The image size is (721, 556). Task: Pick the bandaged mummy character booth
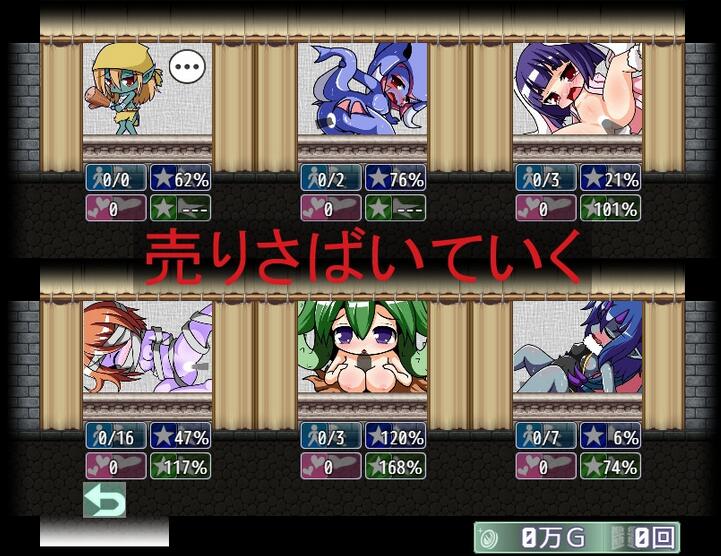pyautogui.click(x=147, y=347)
